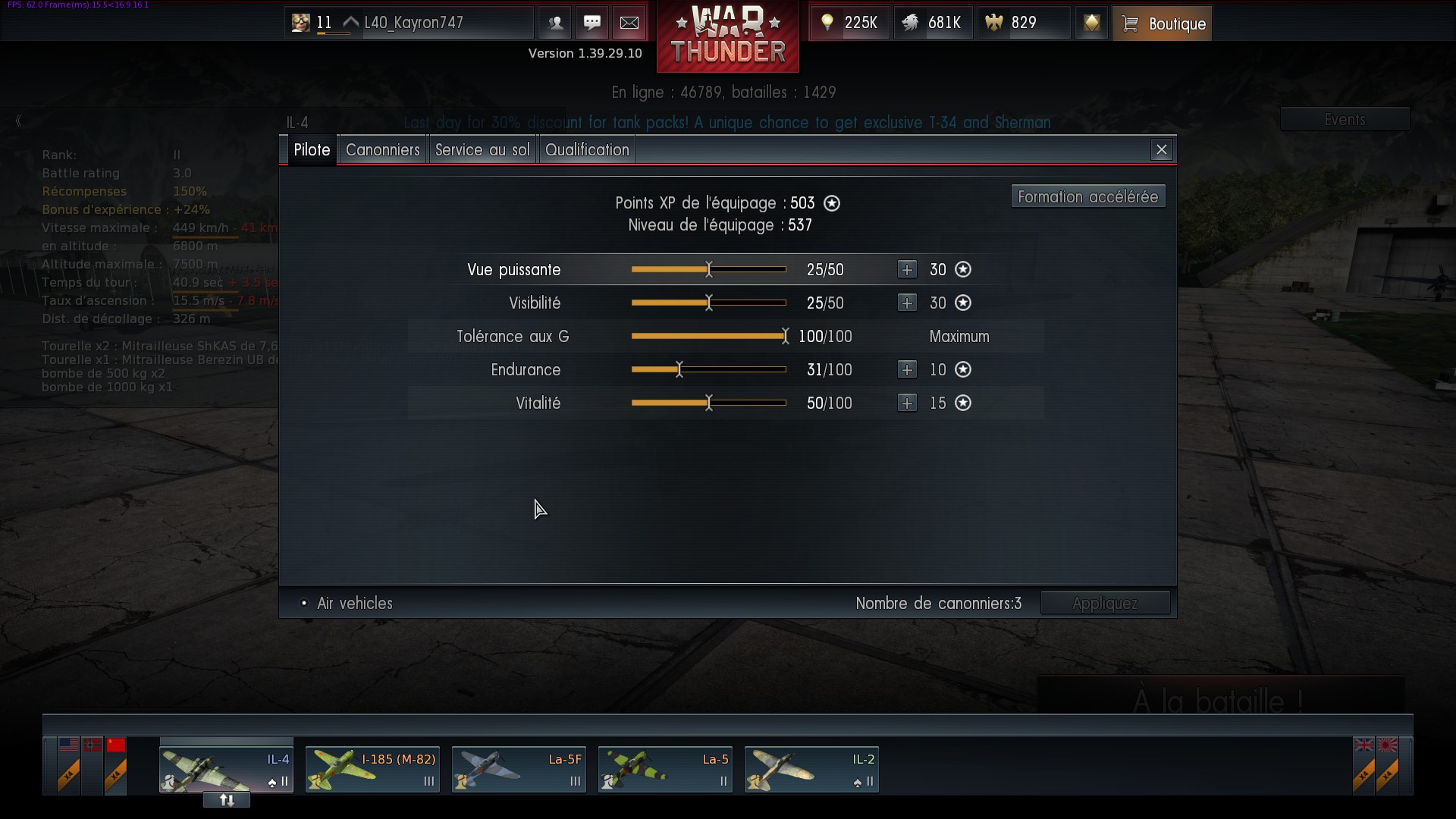Open the mail envelope icon
Image resolution: width=1456 pixels, height=819 pixels.
pyautogui.click(x=629, y=24)
